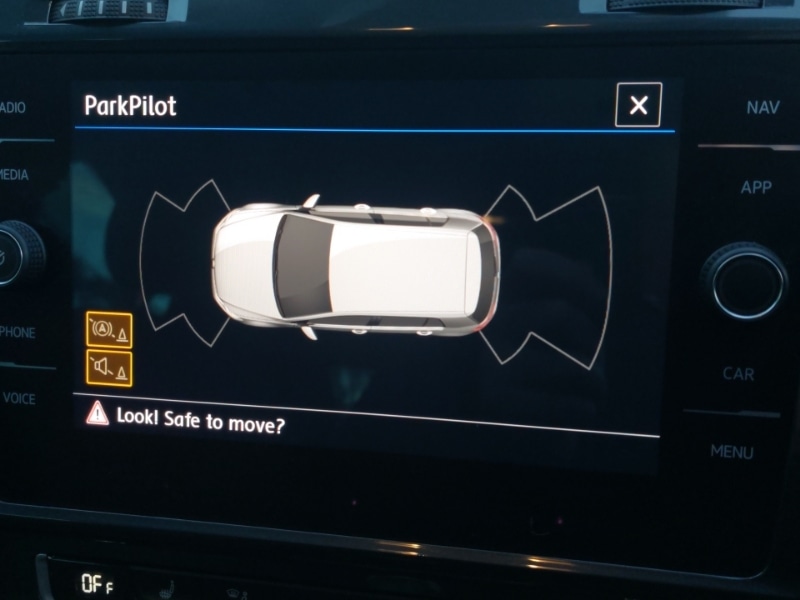Open the NAV navigation function
This screenshot has width=800, height=600.
click(762, 108)
